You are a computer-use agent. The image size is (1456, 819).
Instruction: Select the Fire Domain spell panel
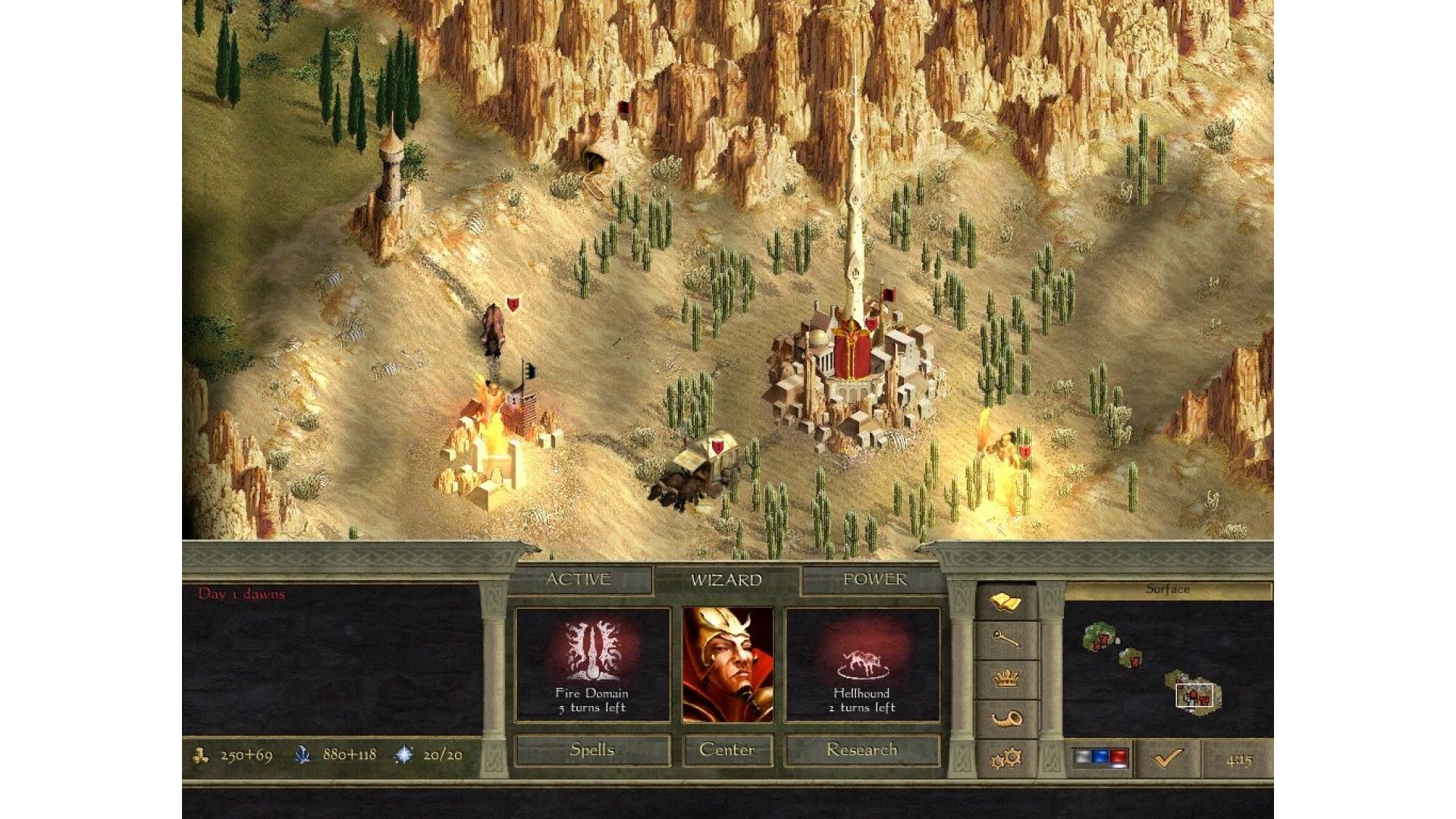click(592, 665)
